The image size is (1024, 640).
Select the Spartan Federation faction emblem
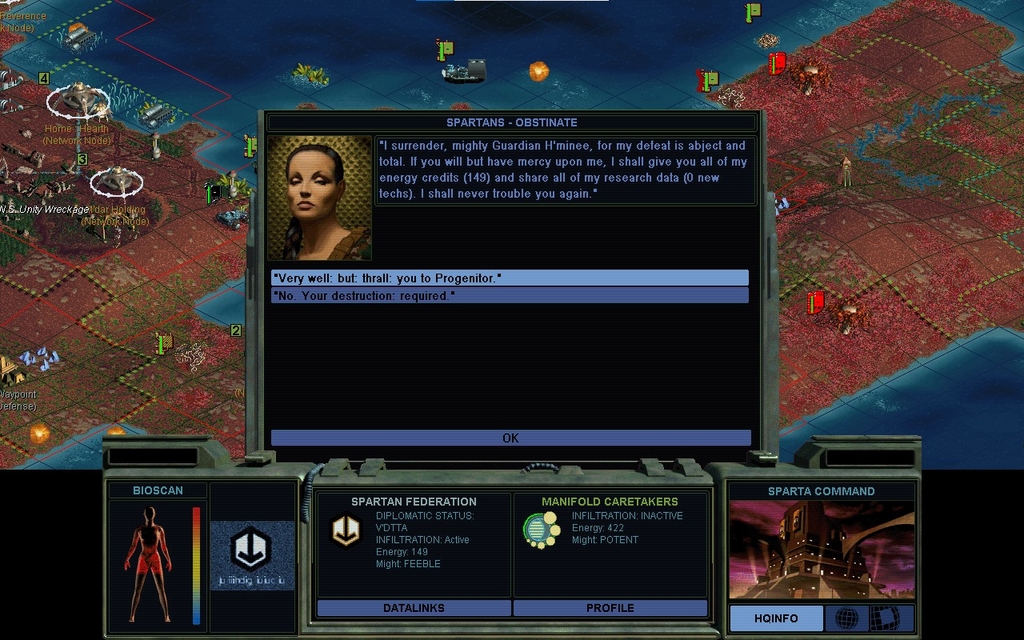coord(346,531)
